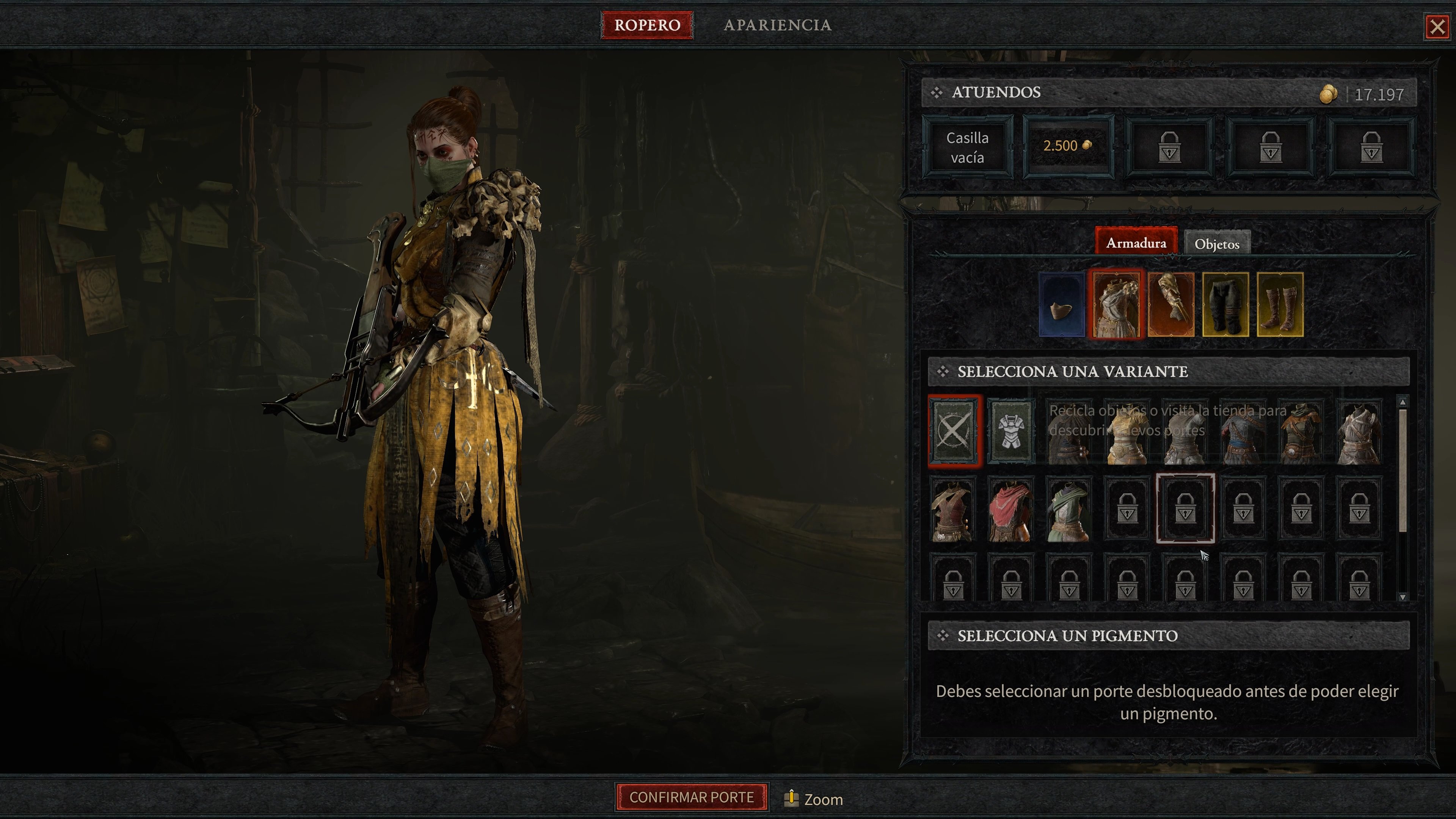Click the Confirmar Porte button
This screenshot has width=1456, height=819.
click(x=692, y=797)
